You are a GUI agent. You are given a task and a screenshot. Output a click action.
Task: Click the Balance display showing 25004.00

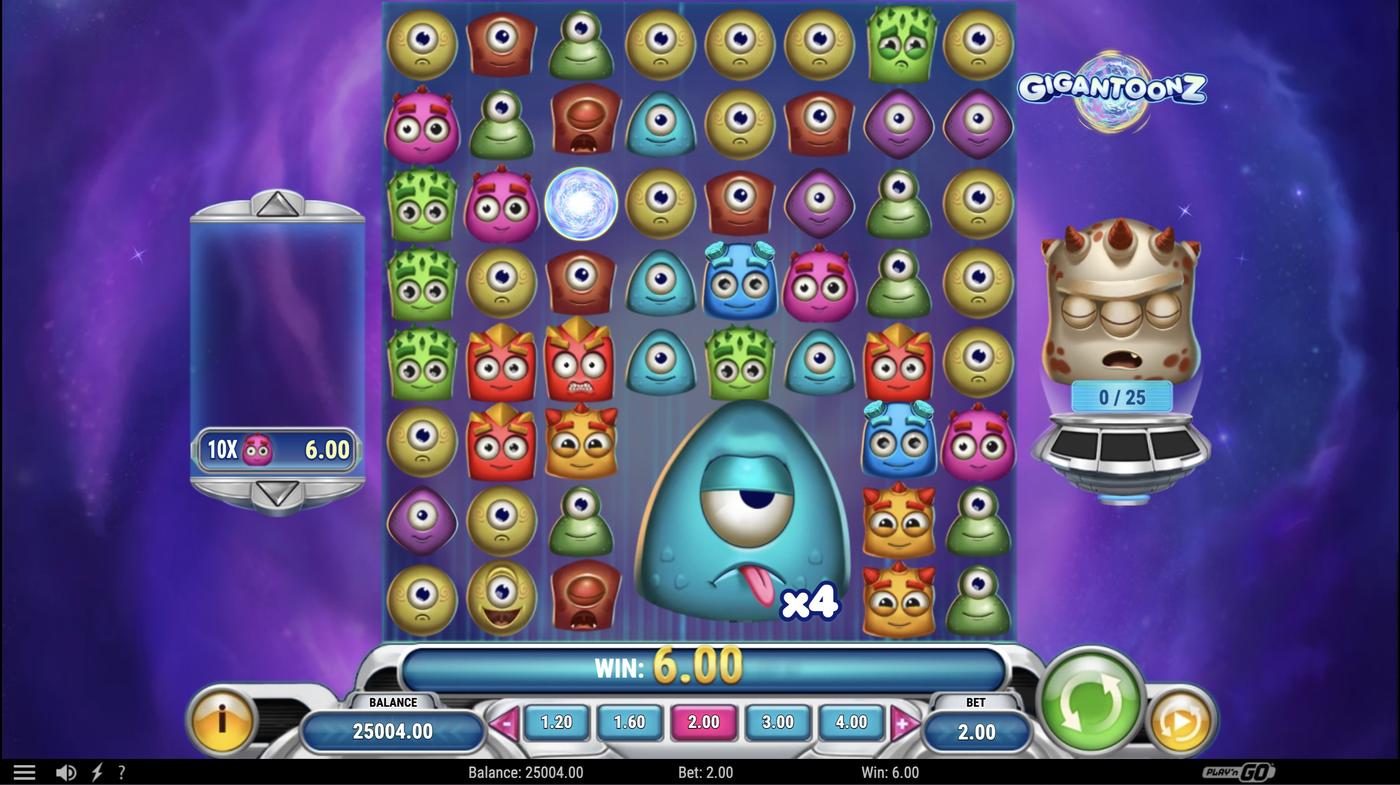click(x=392, y=731)
